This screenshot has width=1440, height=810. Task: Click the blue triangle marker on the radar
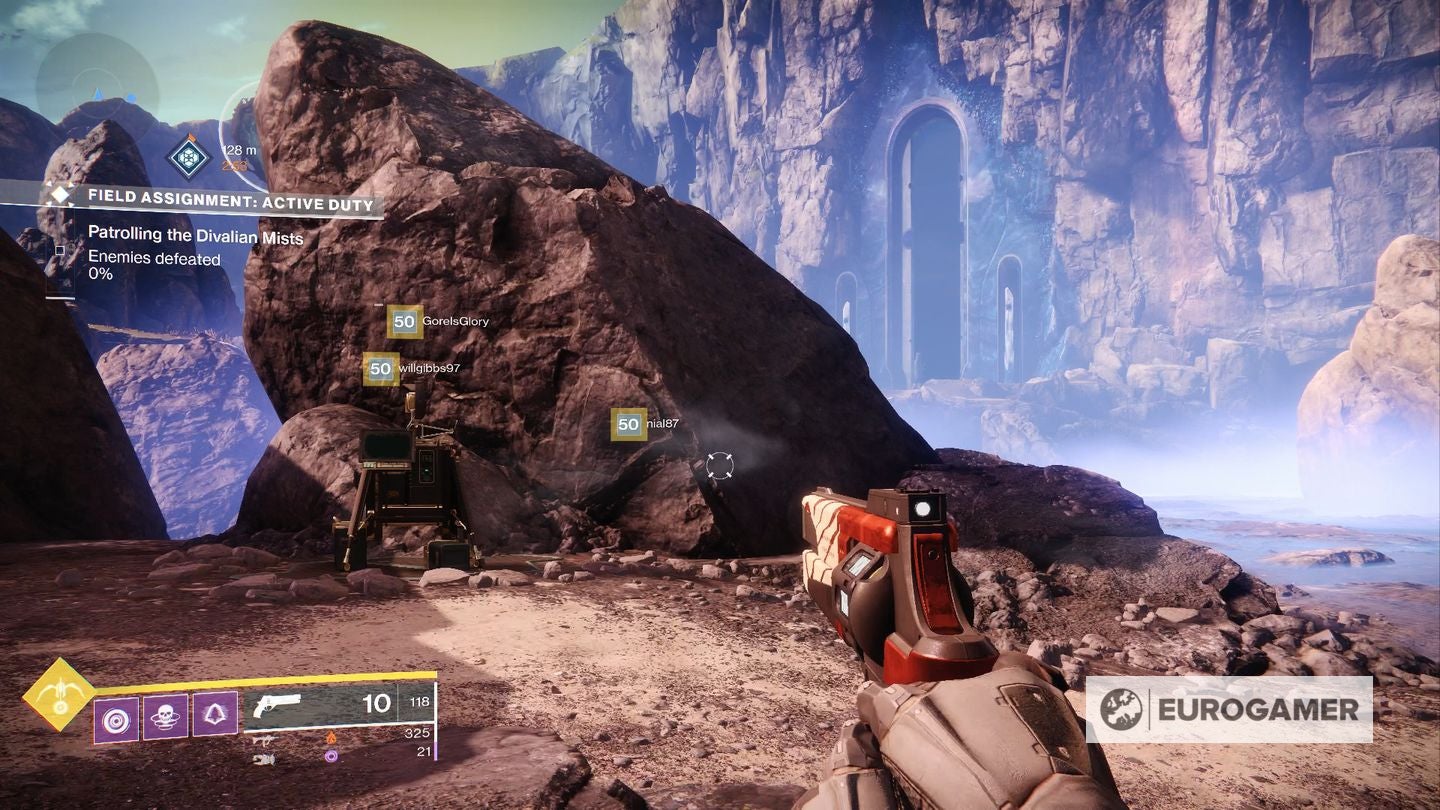[98, 92]
